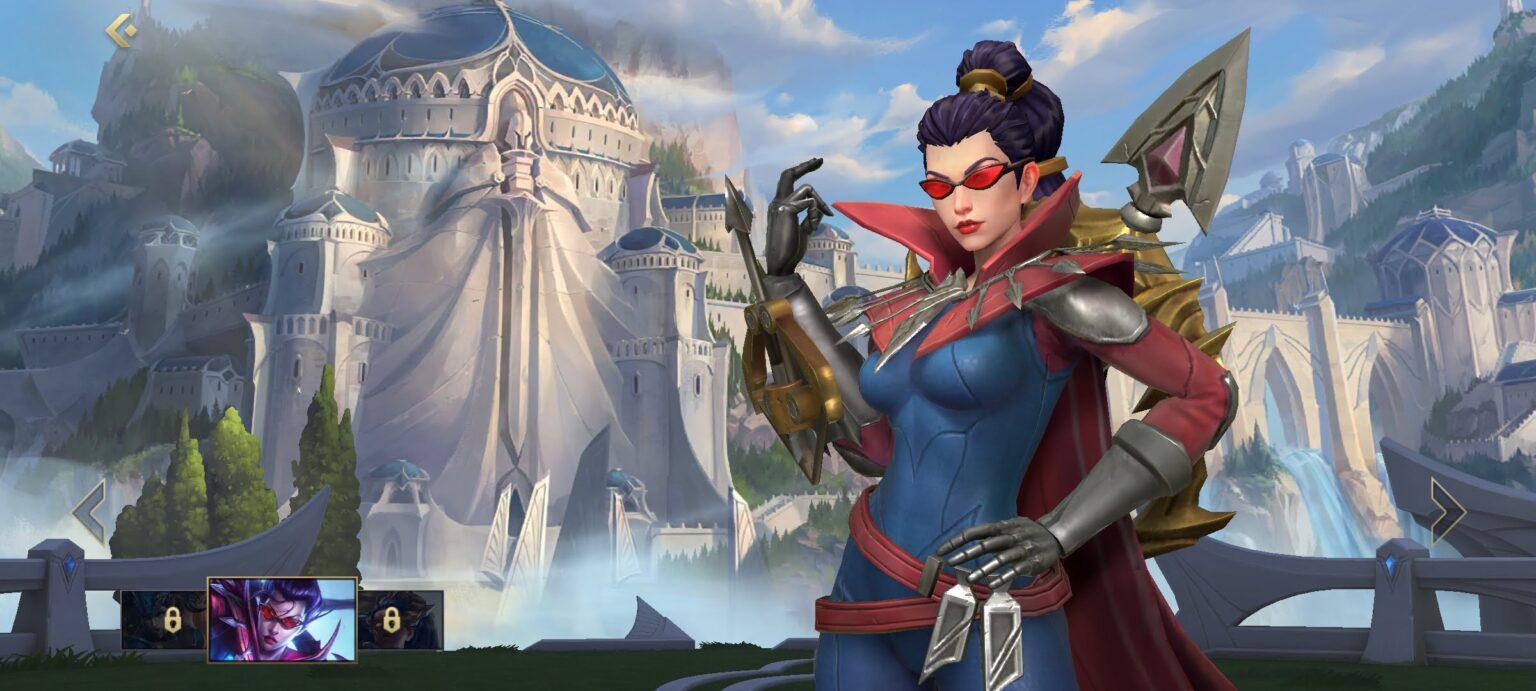Choose the locked skin thumbnail after the highlighted one

pos(400,620)
